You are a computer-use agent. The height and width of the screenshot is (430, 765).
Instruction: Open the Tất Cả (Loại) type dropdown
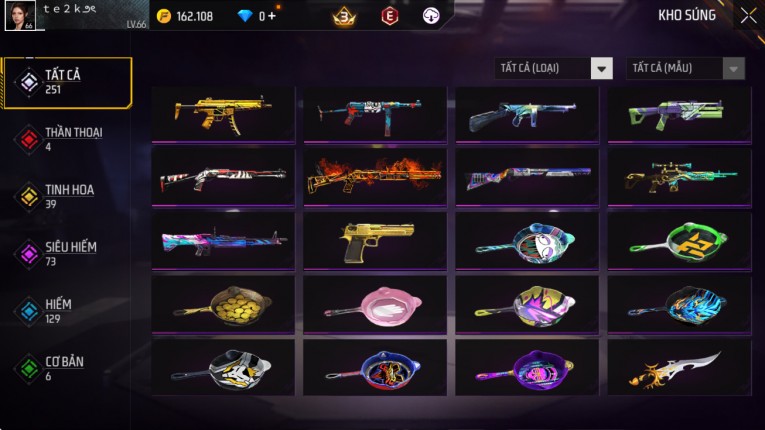tap(554, 68)
